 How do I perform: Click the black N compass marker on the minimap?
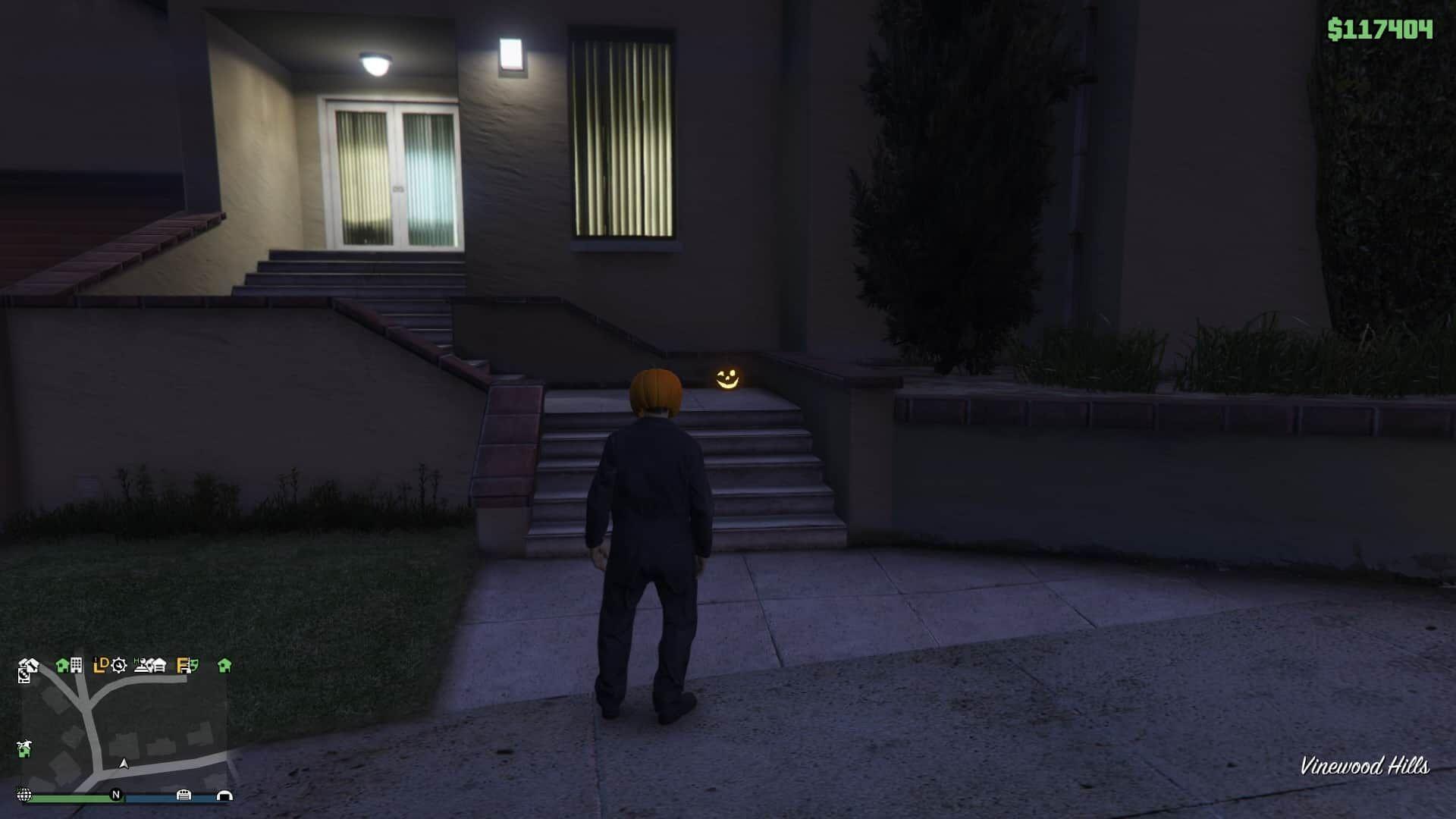116,795
